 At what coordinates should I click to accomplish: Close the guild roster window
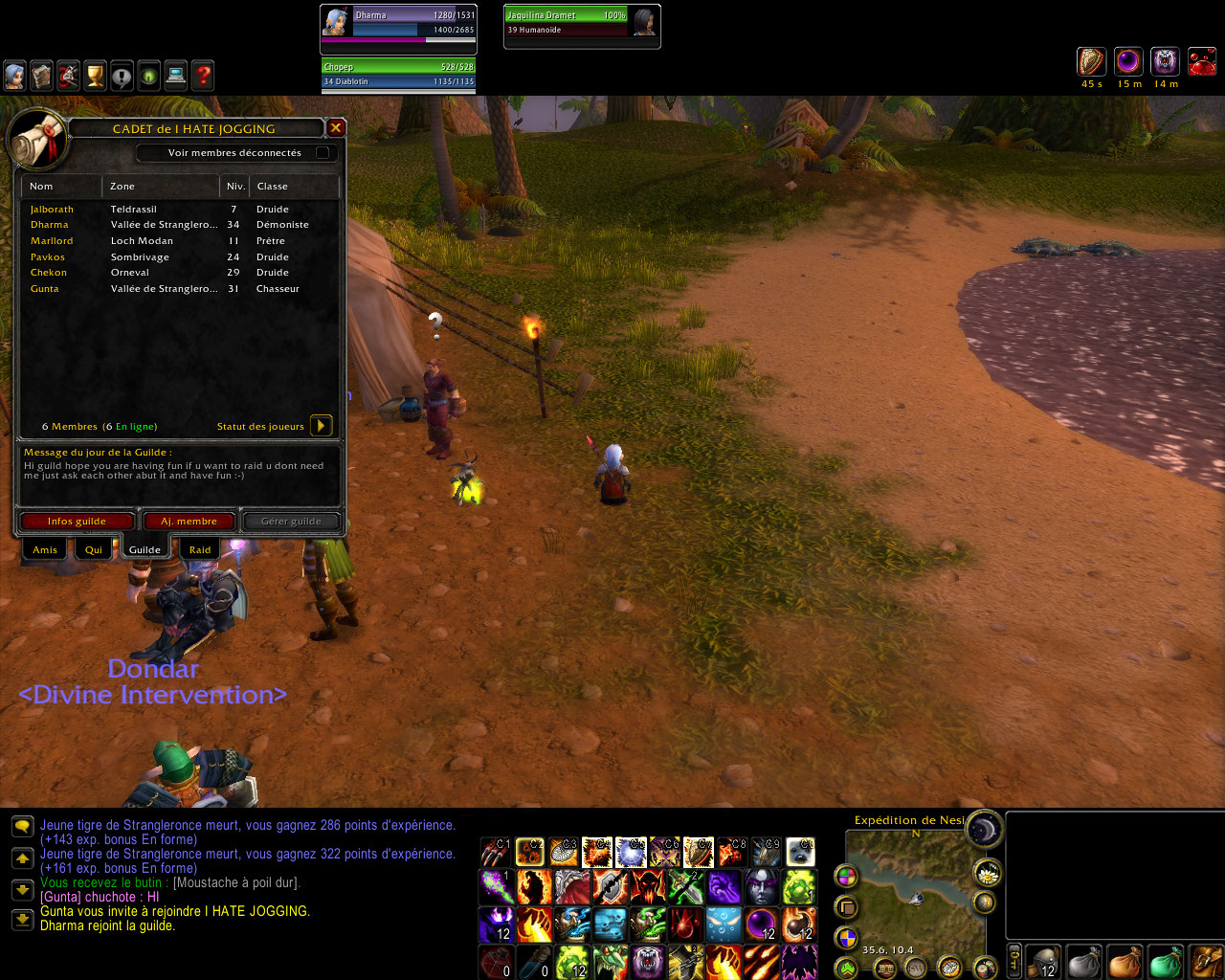coord(336,127)
